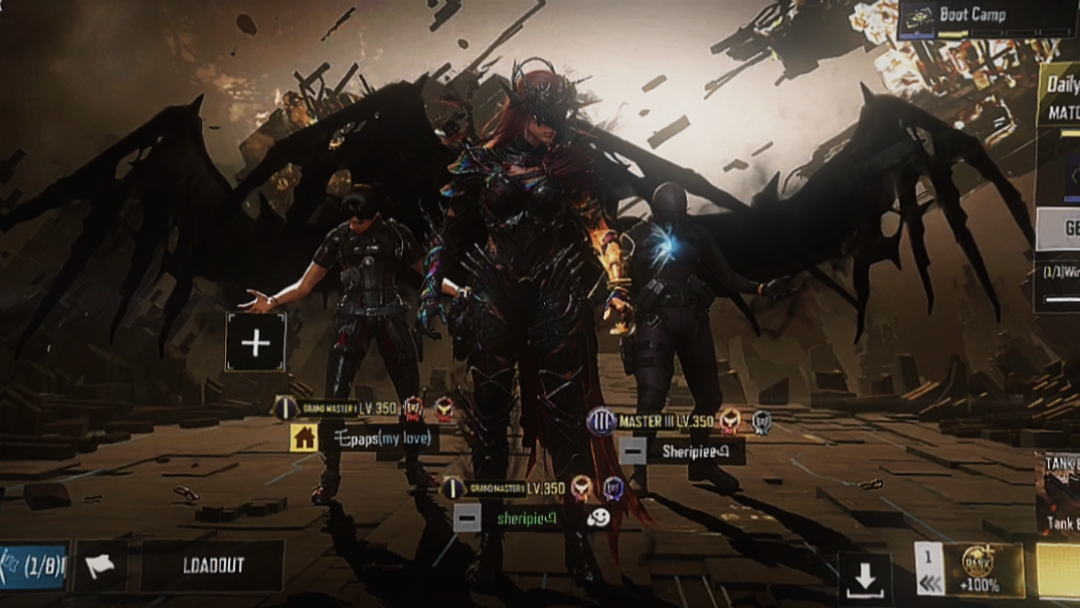Click the yellow home icon beside paps

point(304,437)
